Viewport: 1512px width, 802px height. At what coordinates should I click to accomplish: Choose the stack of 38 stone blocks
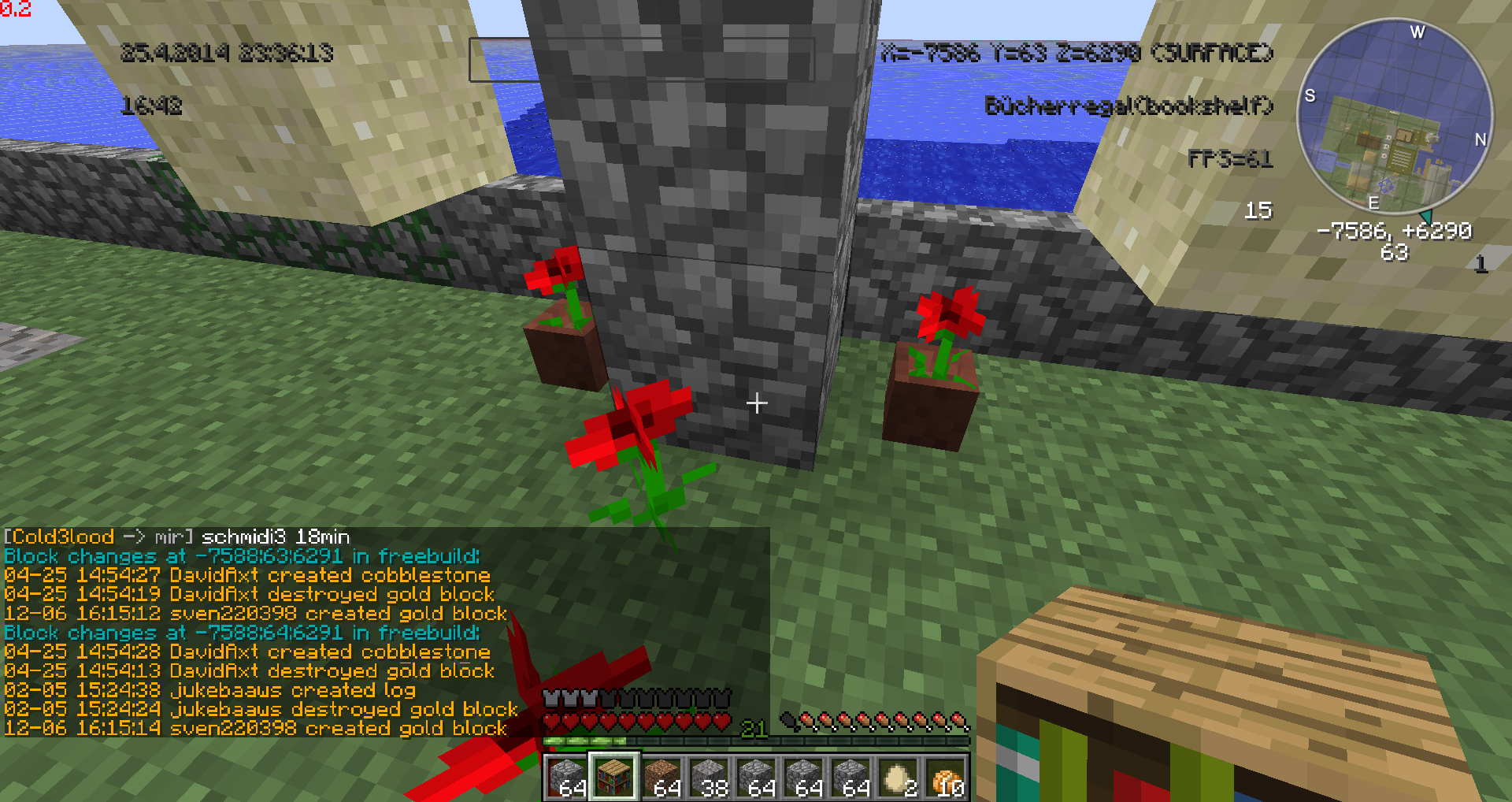click(x=709, y=776)
